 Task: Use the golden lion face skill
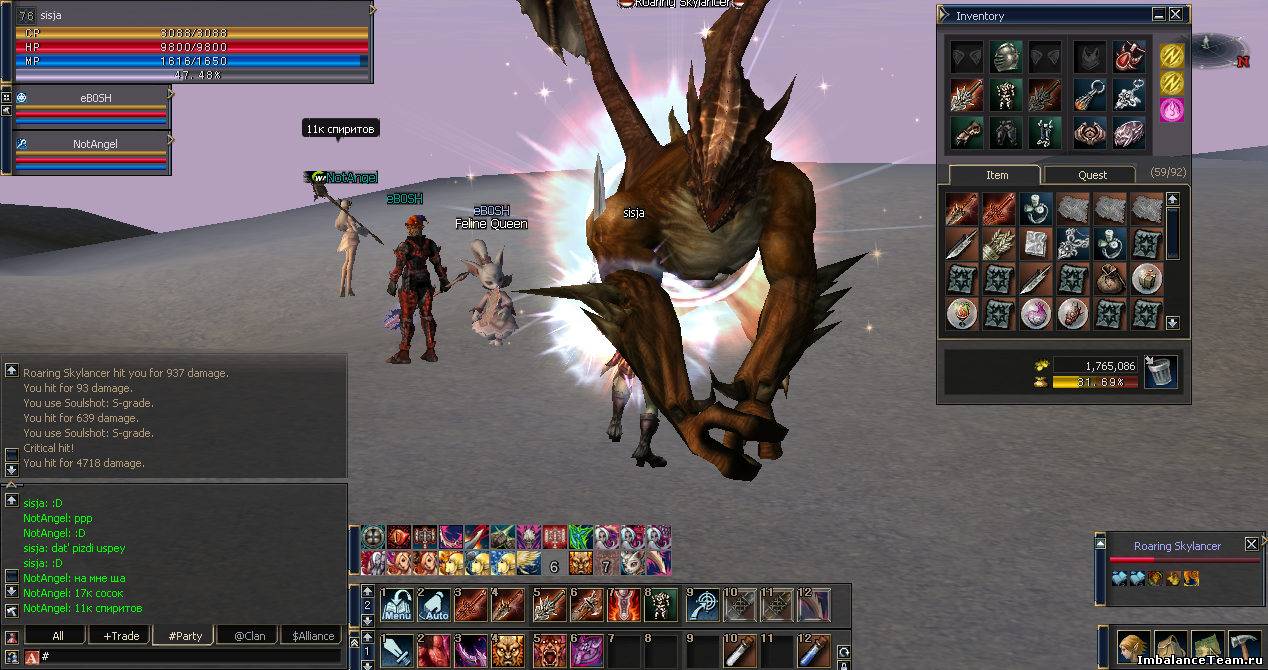[x=509, y=651]
